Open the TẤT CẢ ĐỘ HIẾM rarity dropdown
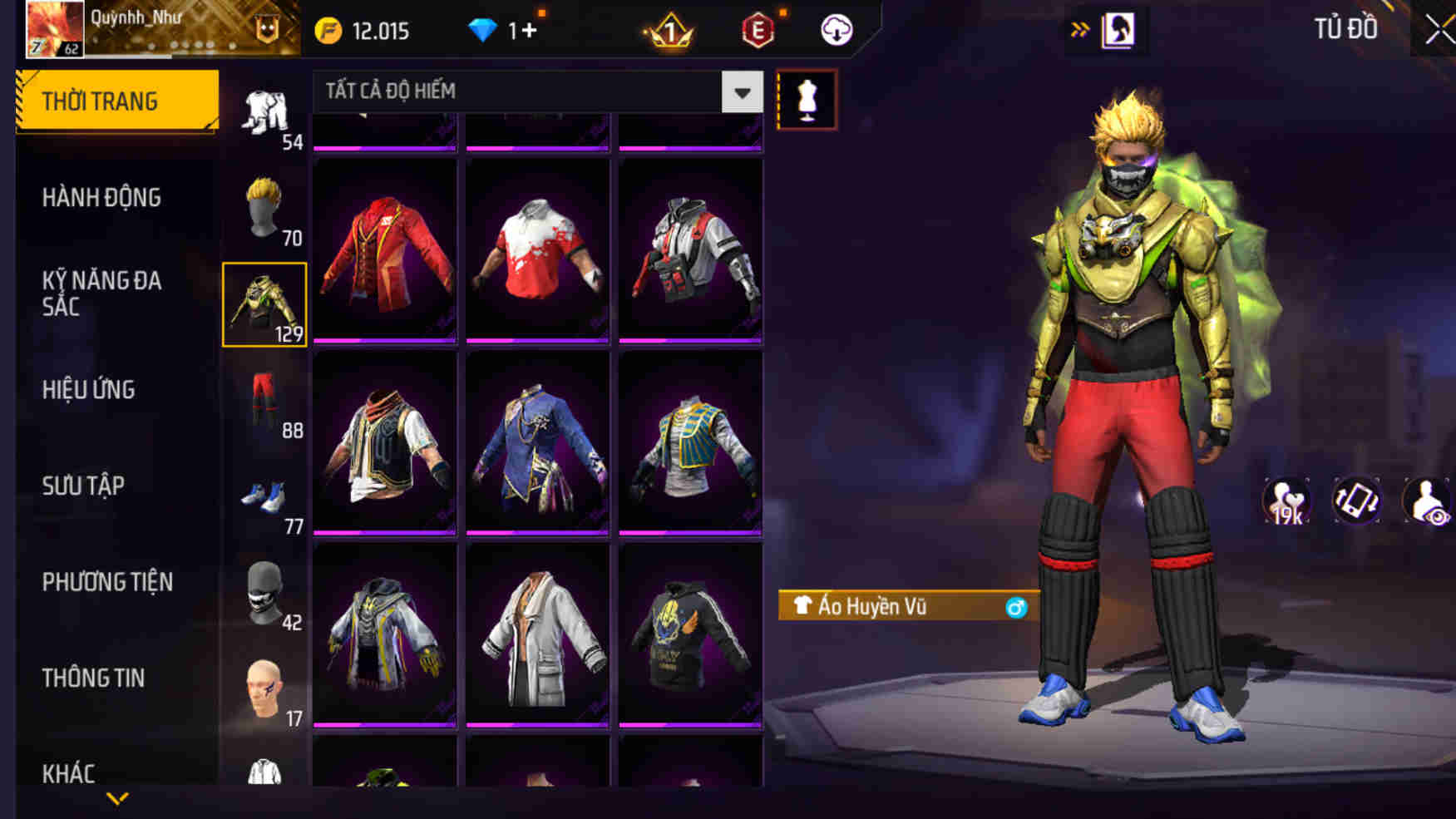The image size is (1456, 819). 532,91
